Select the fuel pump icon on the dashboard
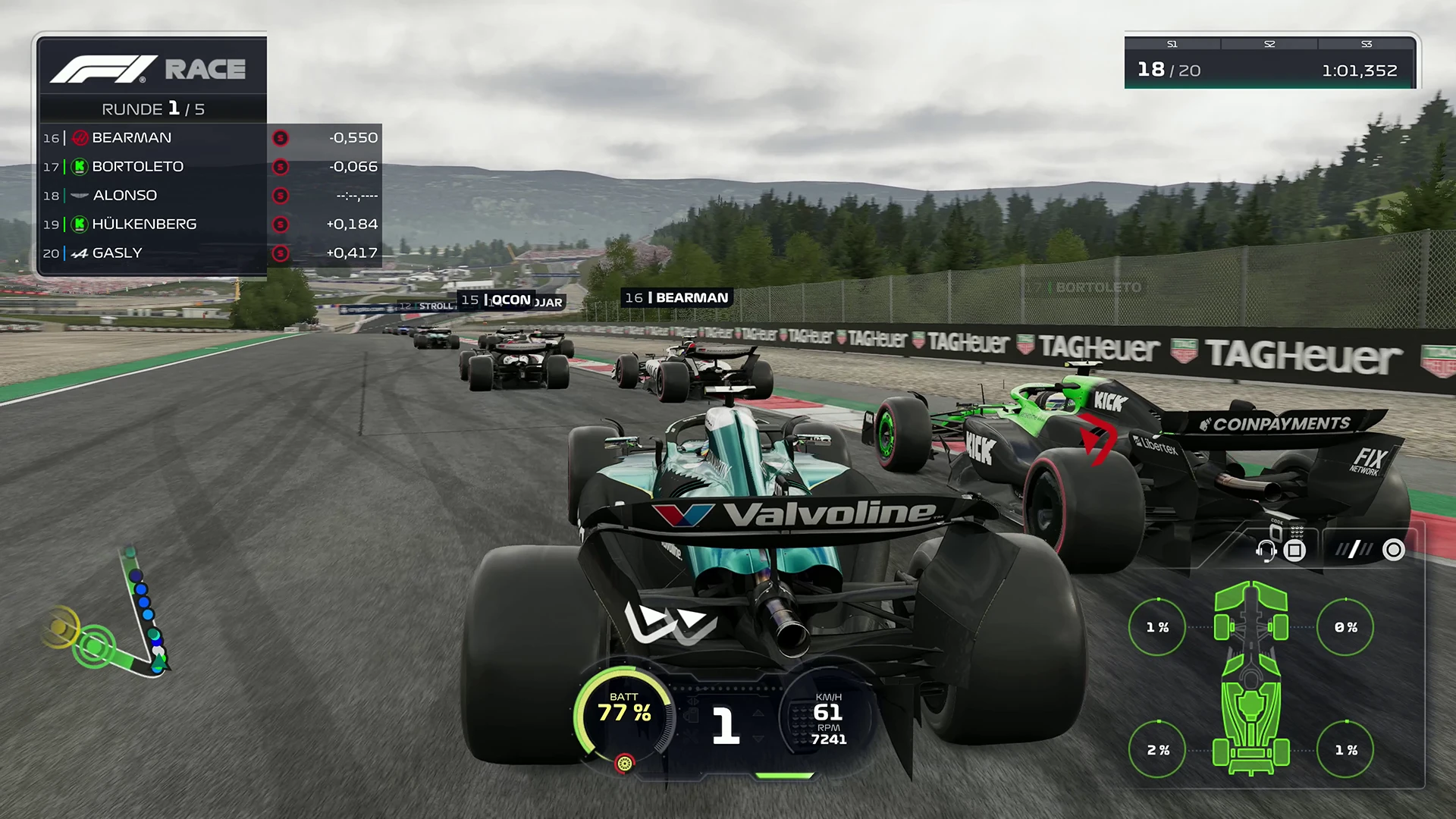The image size is (1456, 819). [x=692, y=717]
